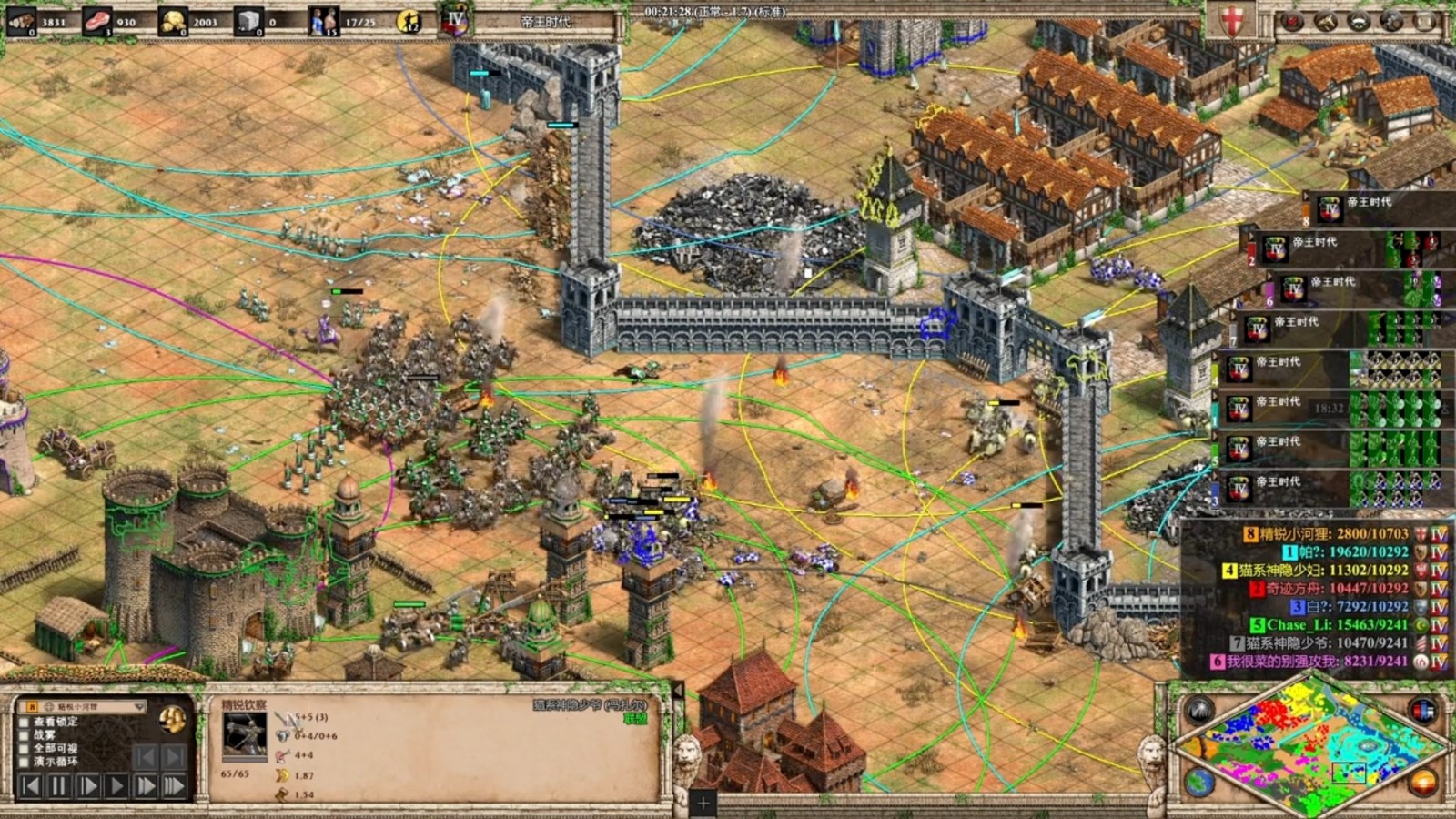
Task: Toggle the 战雾 fog checkbox
Action: [x=25, y=734]
